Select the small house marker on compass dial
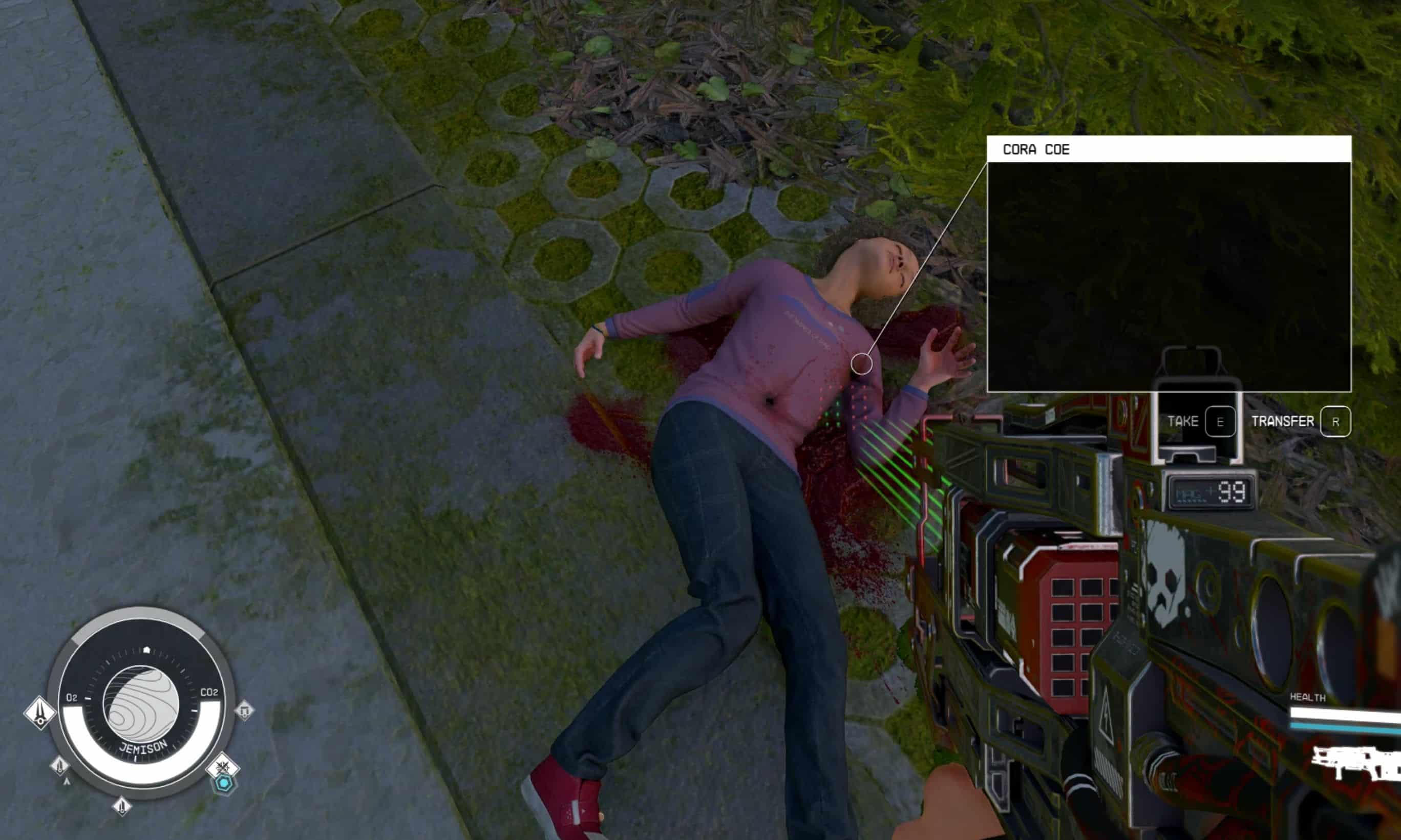 pyautogui.click(x=146, y=650)
